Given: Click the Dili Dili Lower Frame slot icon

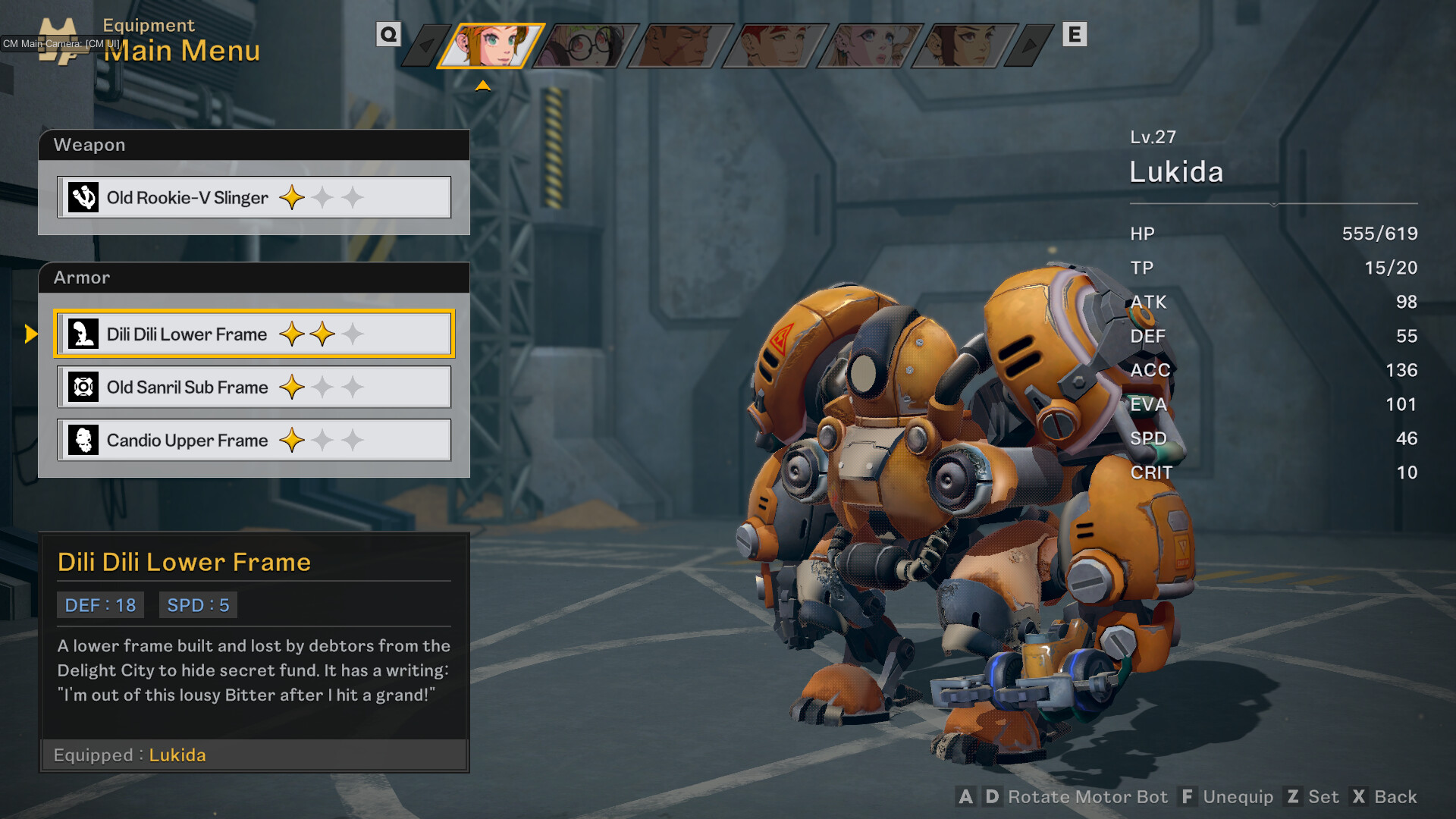Looking at the screenshot, I should click(x=85, y=334).
